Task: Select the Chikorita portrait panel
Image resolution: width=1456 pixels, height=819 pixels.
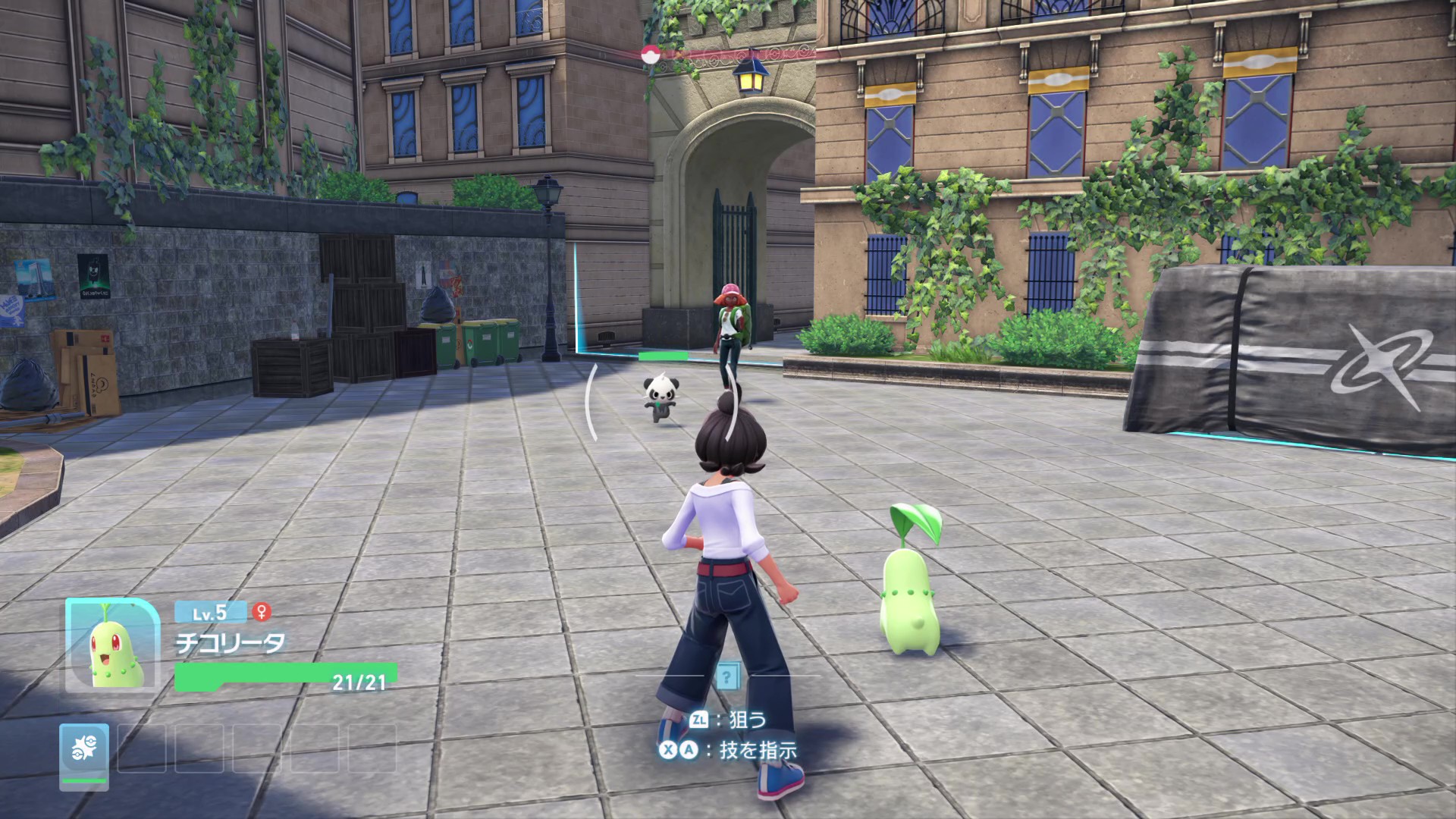Action: coord(113,645)
